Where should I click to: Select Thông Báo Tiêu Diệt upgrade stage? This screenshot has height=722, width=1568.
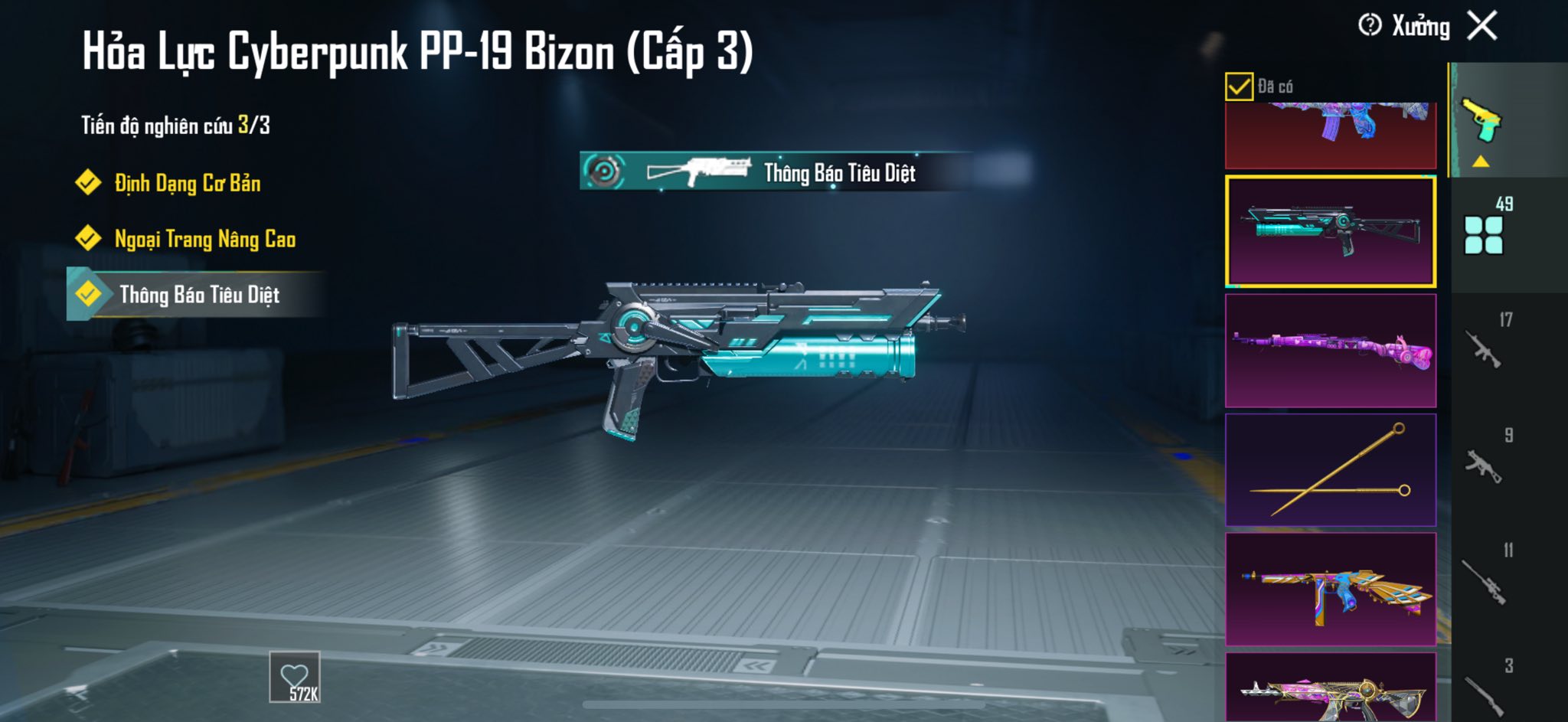coord(199,295)
